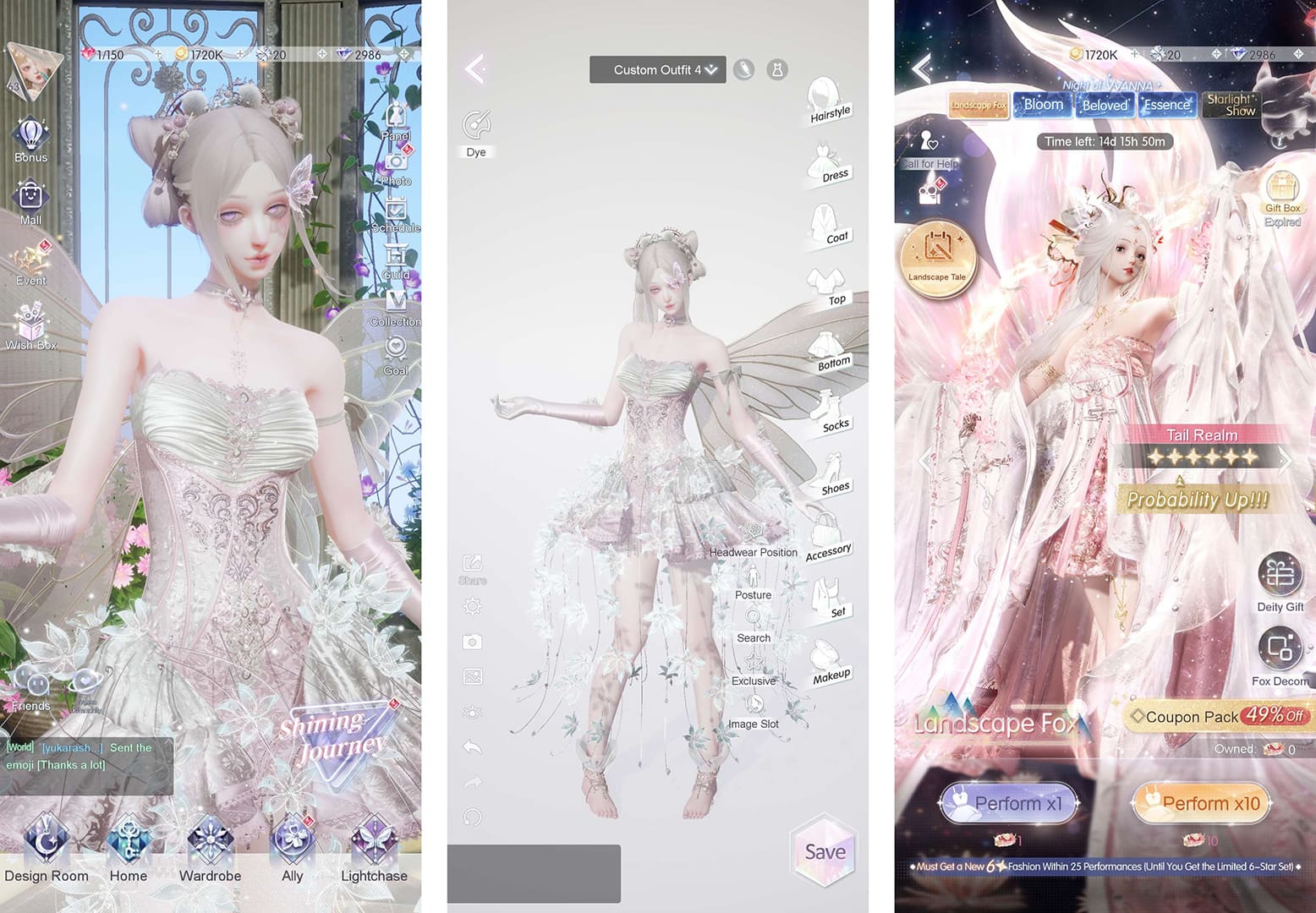Image resolution: width=1316 pixels, height=913 pixels.
Task: Save the current outfit
Action: pyautogui.click(x=824, y=853)
